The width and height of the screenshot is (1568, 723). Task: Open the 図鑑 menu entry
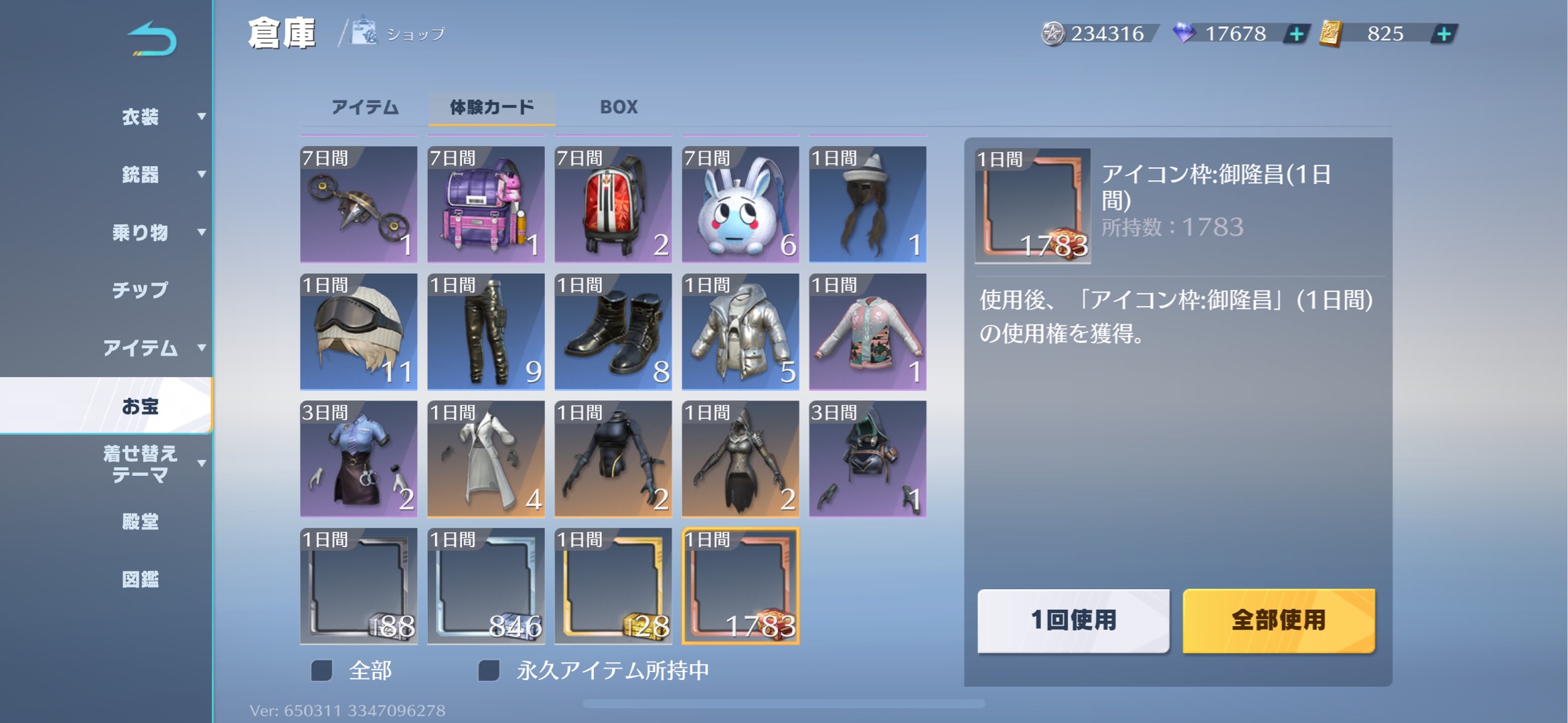click(x=141, y=579)
